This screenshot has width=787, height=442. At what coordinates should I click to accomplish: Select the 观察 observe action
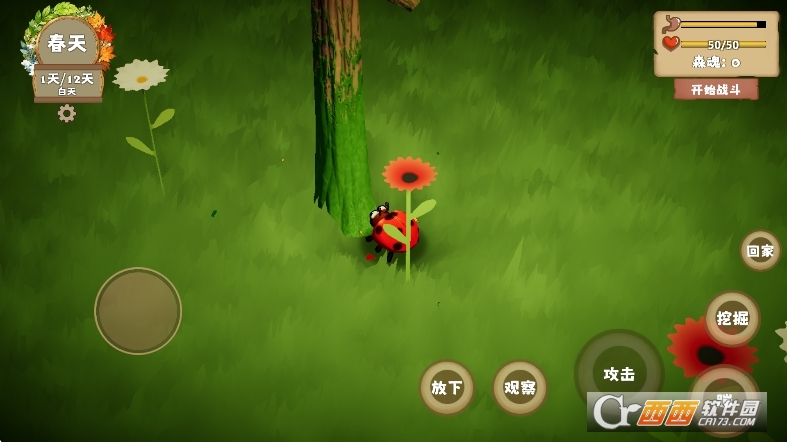point(520,387)
